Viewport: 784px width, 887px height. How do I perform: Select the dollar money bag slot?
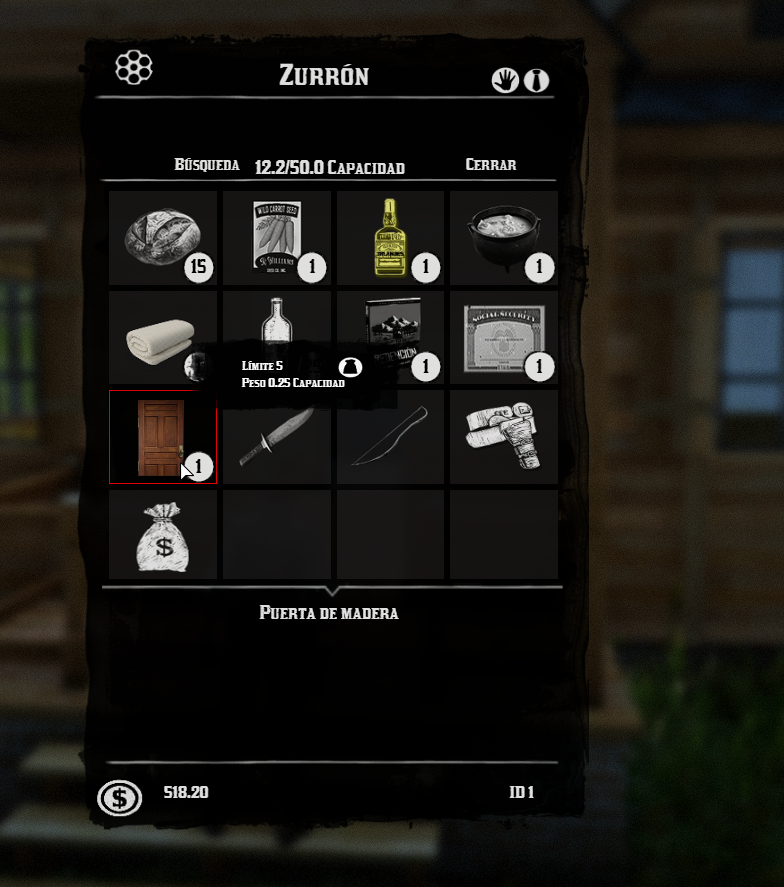pos(163,535)
